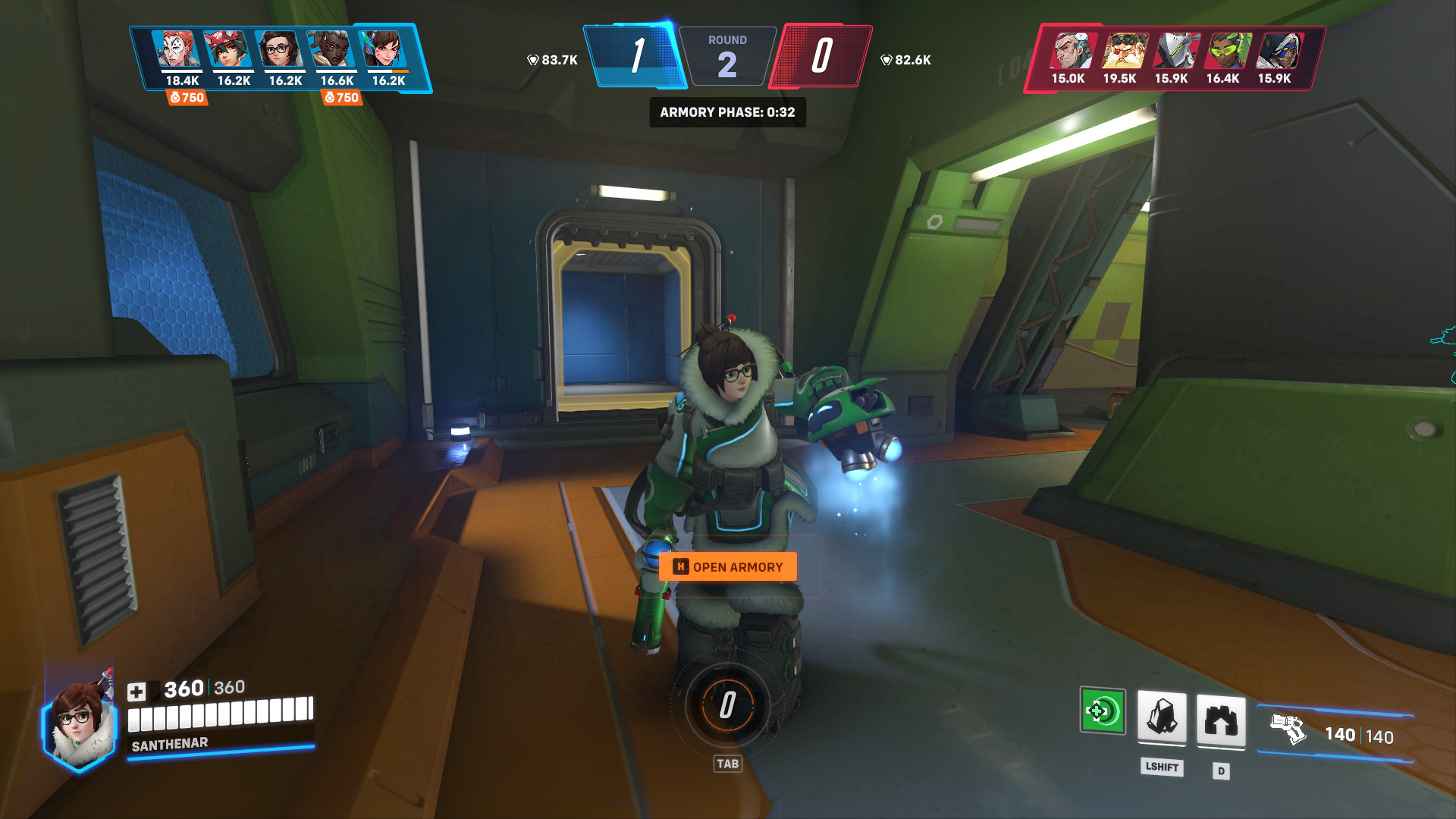Select the green healing passive icon
This screenshot has width=1456, height=819.
click(x=1102, y=711)
